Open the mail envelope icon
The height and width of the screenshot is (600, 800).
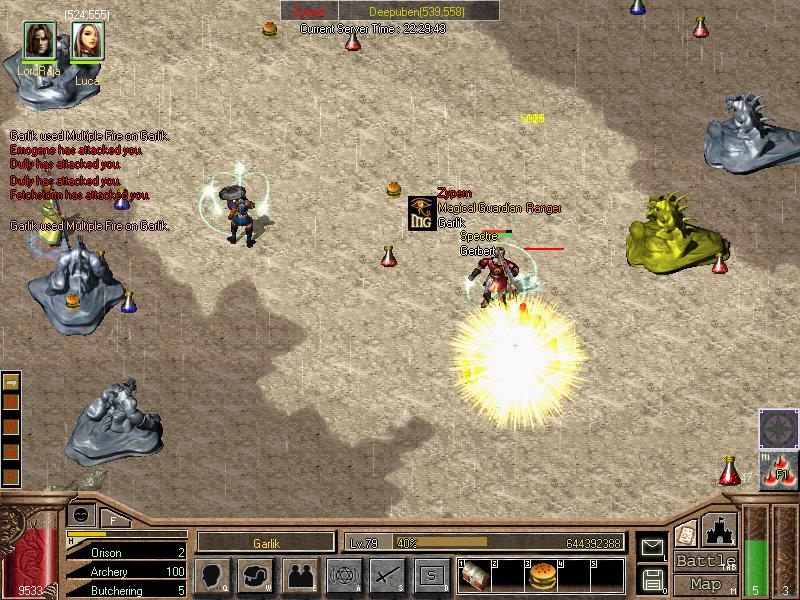click(652, 547)
